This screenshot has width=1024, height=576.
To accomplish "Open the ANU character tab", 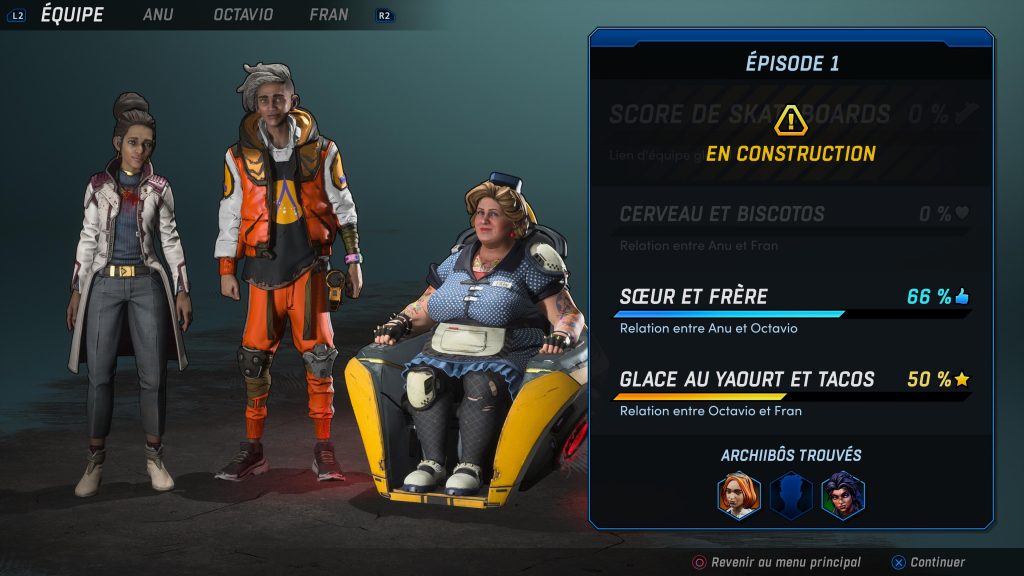I will (158, 15).
